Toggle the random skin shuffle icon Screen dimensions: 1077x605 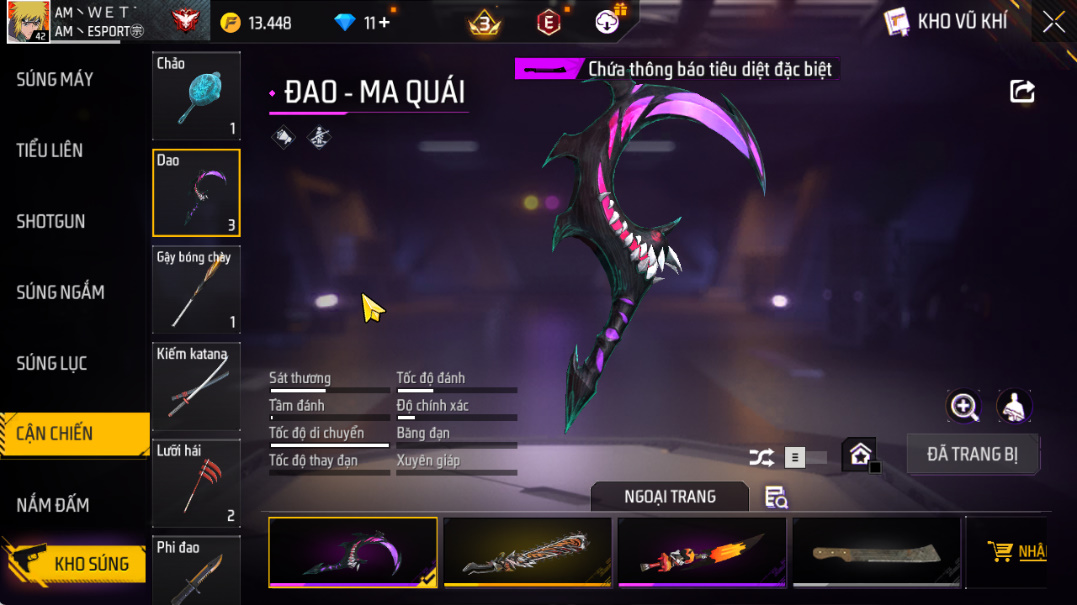[x=761, y=458]
